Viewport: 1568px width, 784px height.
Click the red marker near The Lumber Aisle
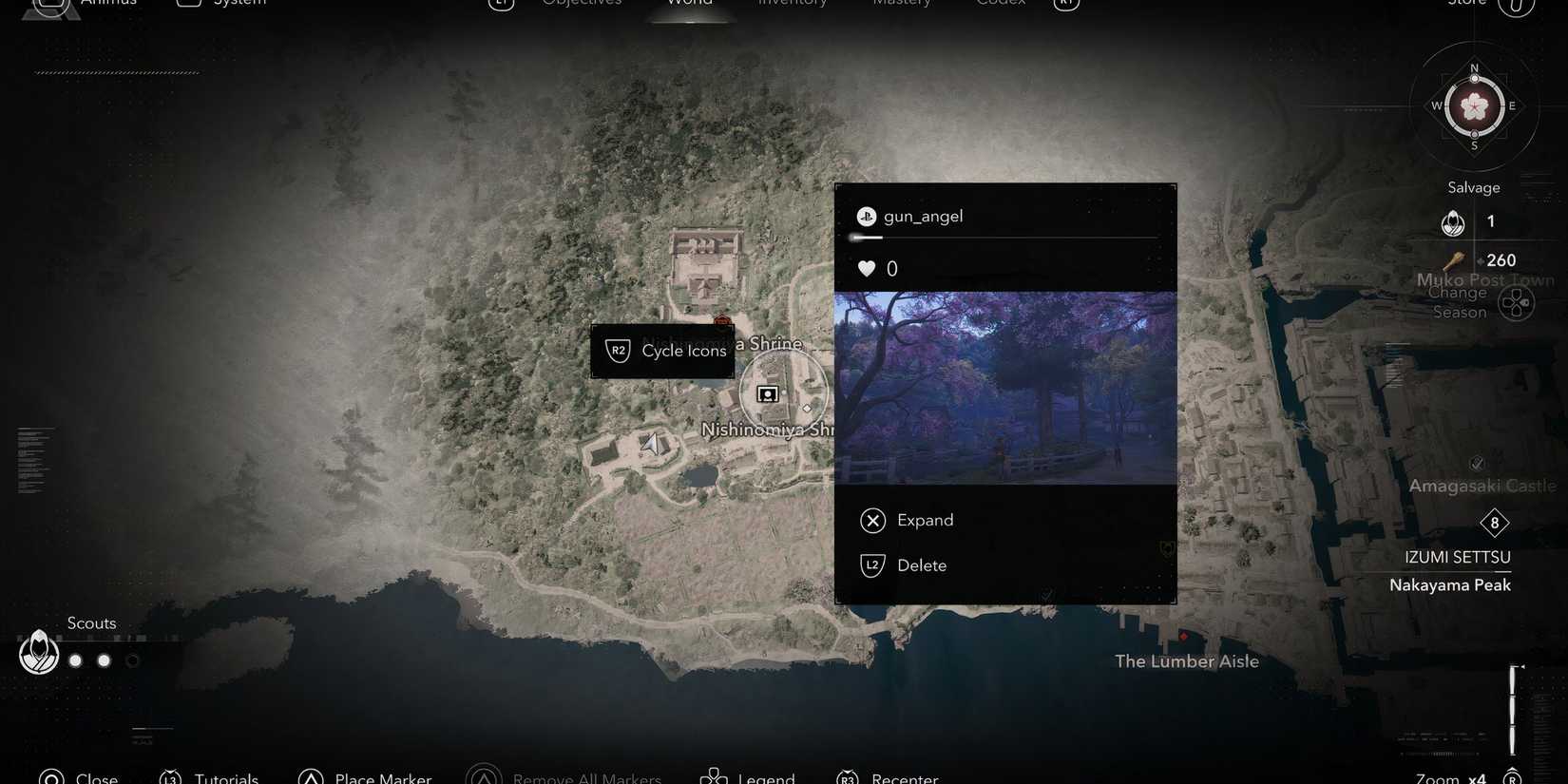[x=1184, y=638]
